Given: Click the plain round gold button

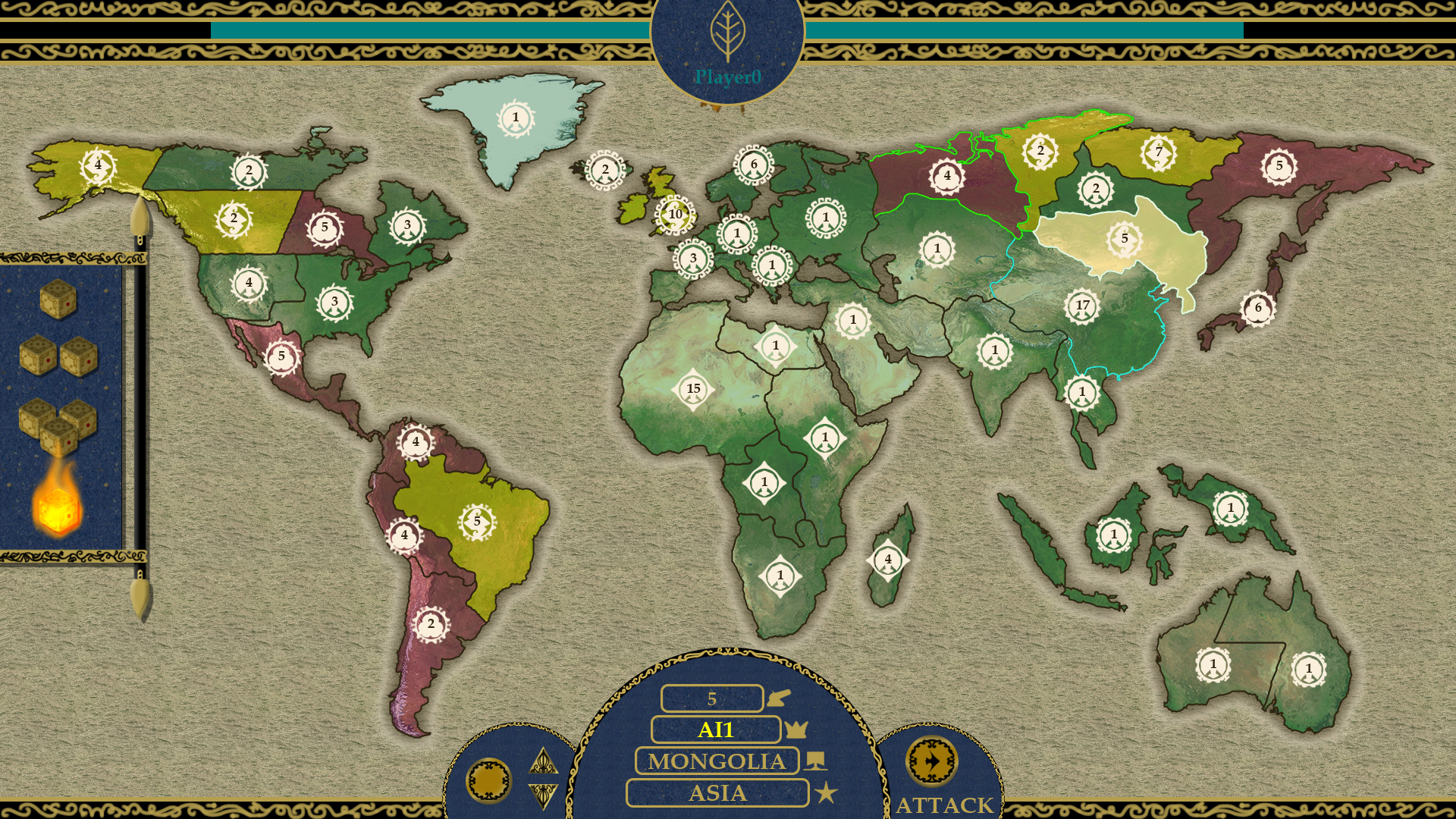Looking at the screenshot, I should click(x=489, y=780).
